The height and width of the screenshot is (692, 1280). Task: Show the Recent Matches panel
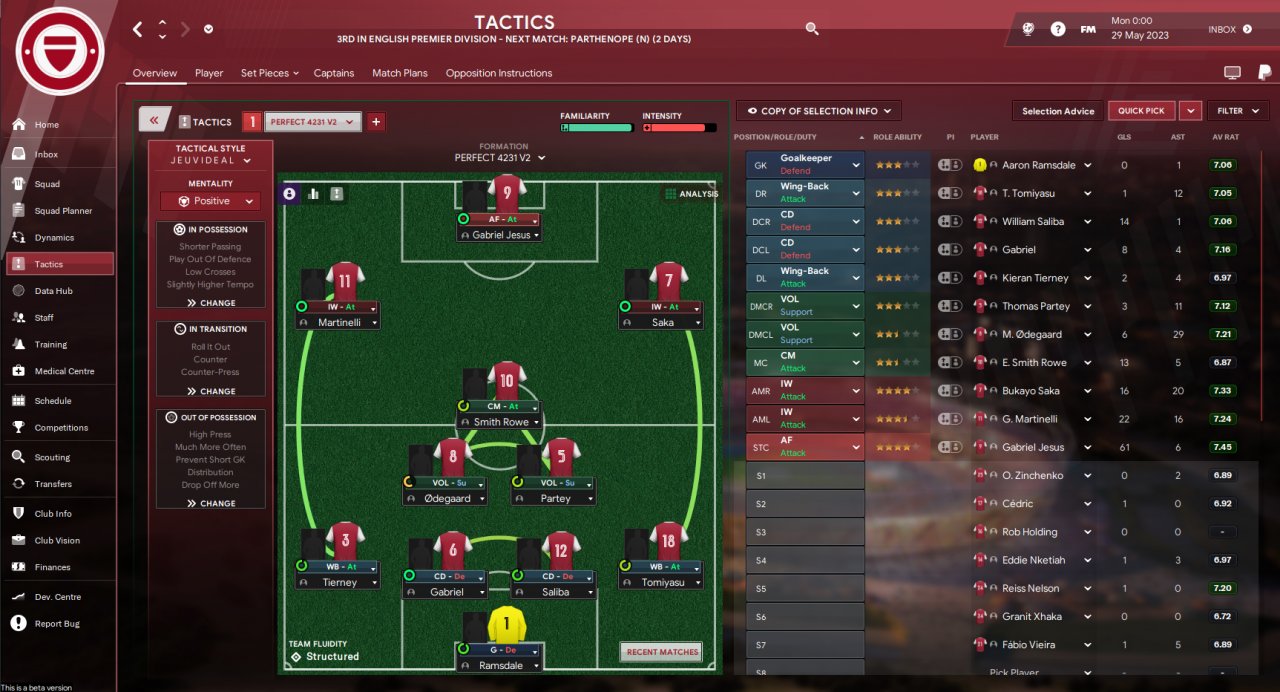[661, 652]
